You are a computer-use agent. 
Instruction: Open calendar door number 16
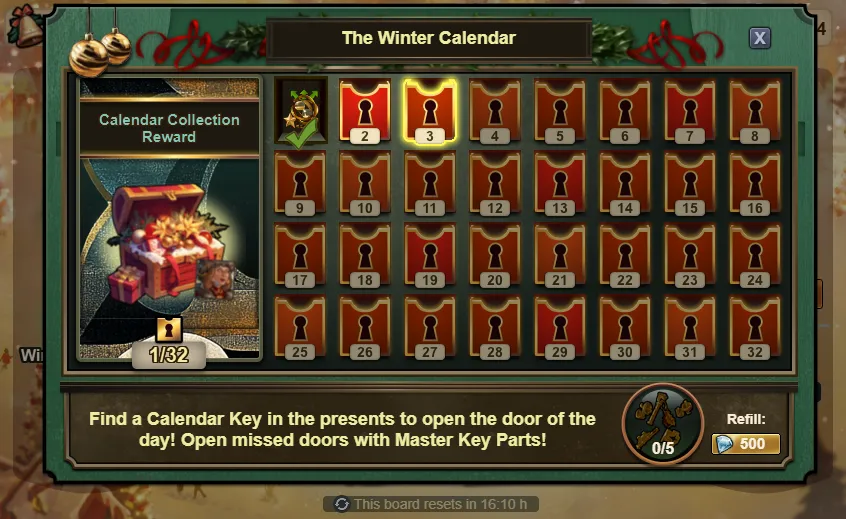coord(755,182)
